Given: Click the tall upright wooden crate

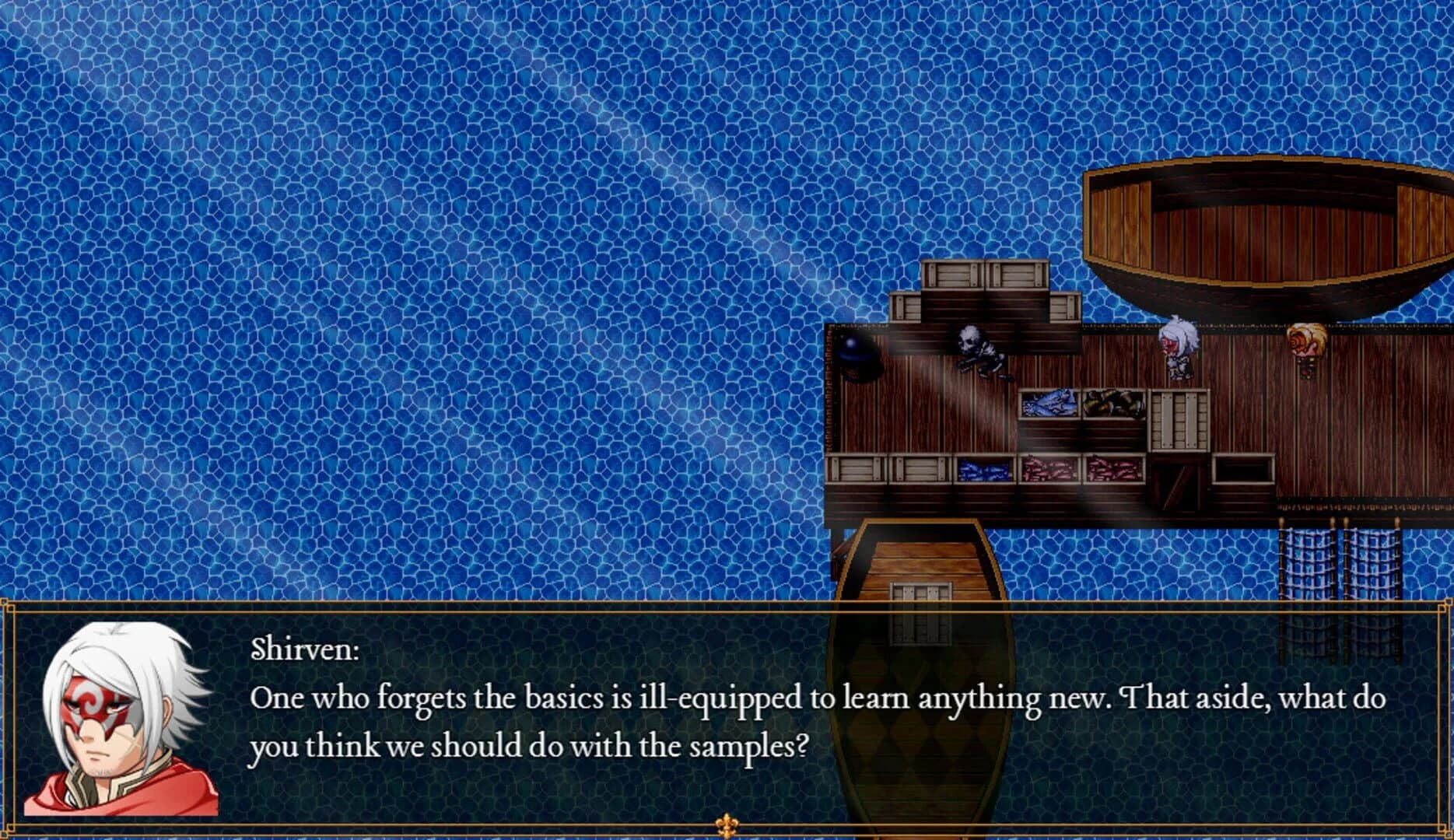Looking at the screenshot, I should pyautogui.click(x=1178, y=420).
